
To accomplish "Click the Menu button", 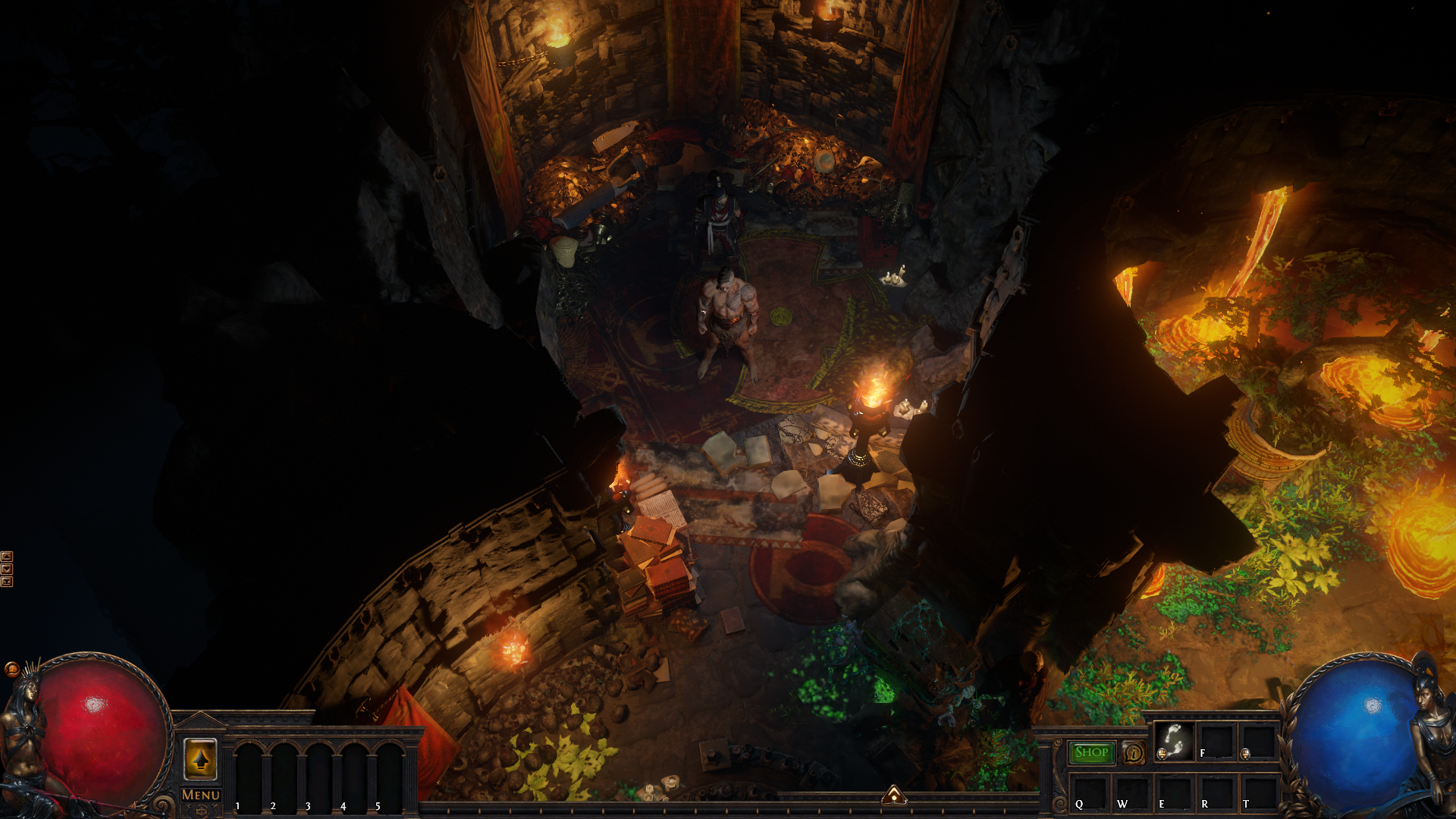I will (x=201, y=795).
